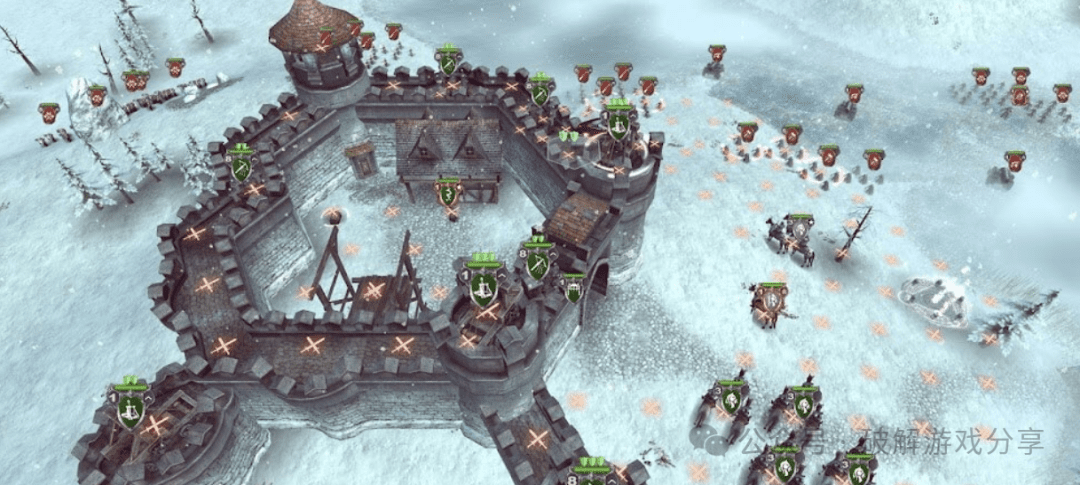Choose the catapult shield beside the wooden scaffold
Image resolution: width=1080 pixels, height=485 pixels.
coord(484,287)
